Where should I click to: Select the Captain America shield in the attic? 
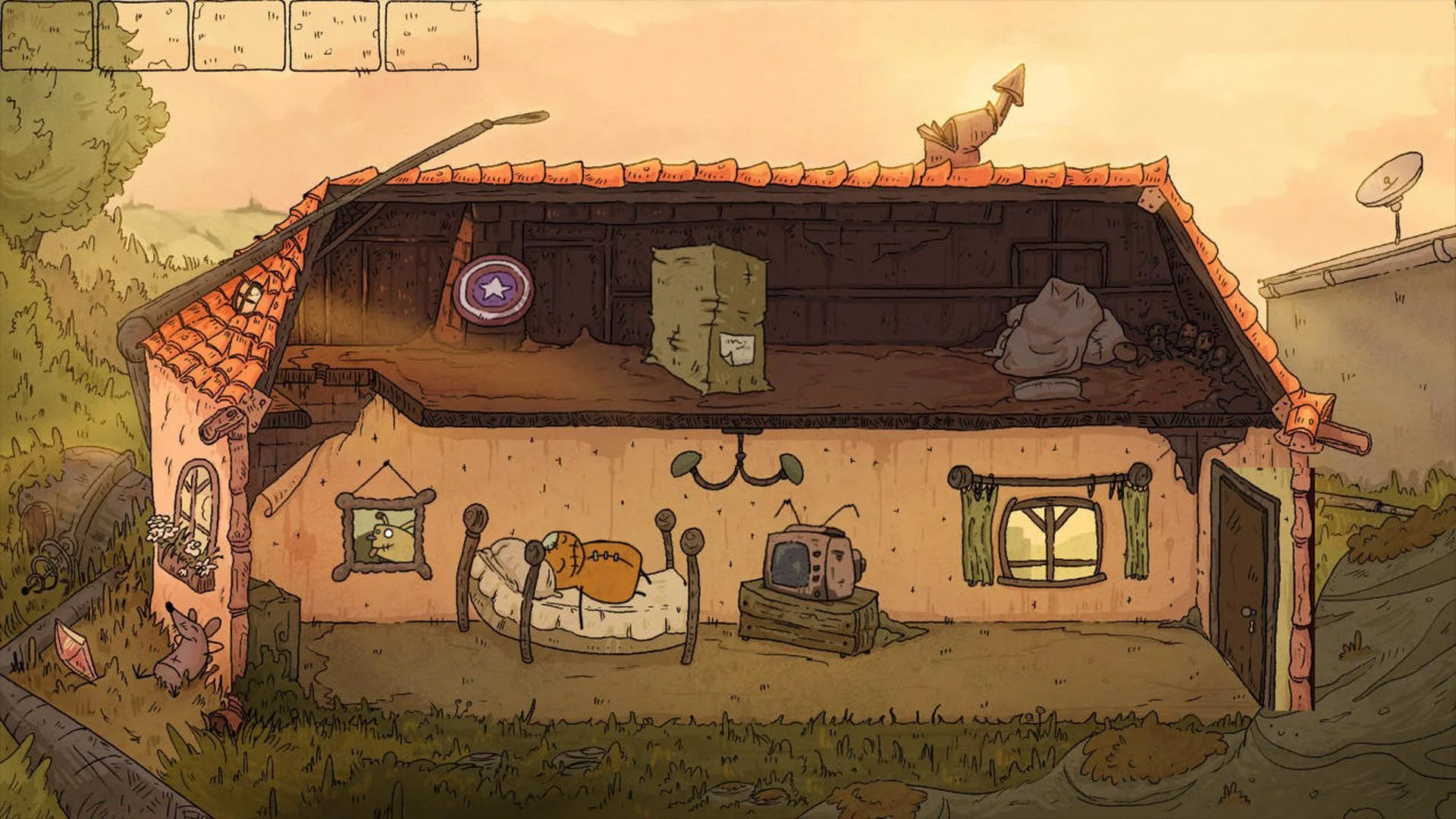point(494,289)
